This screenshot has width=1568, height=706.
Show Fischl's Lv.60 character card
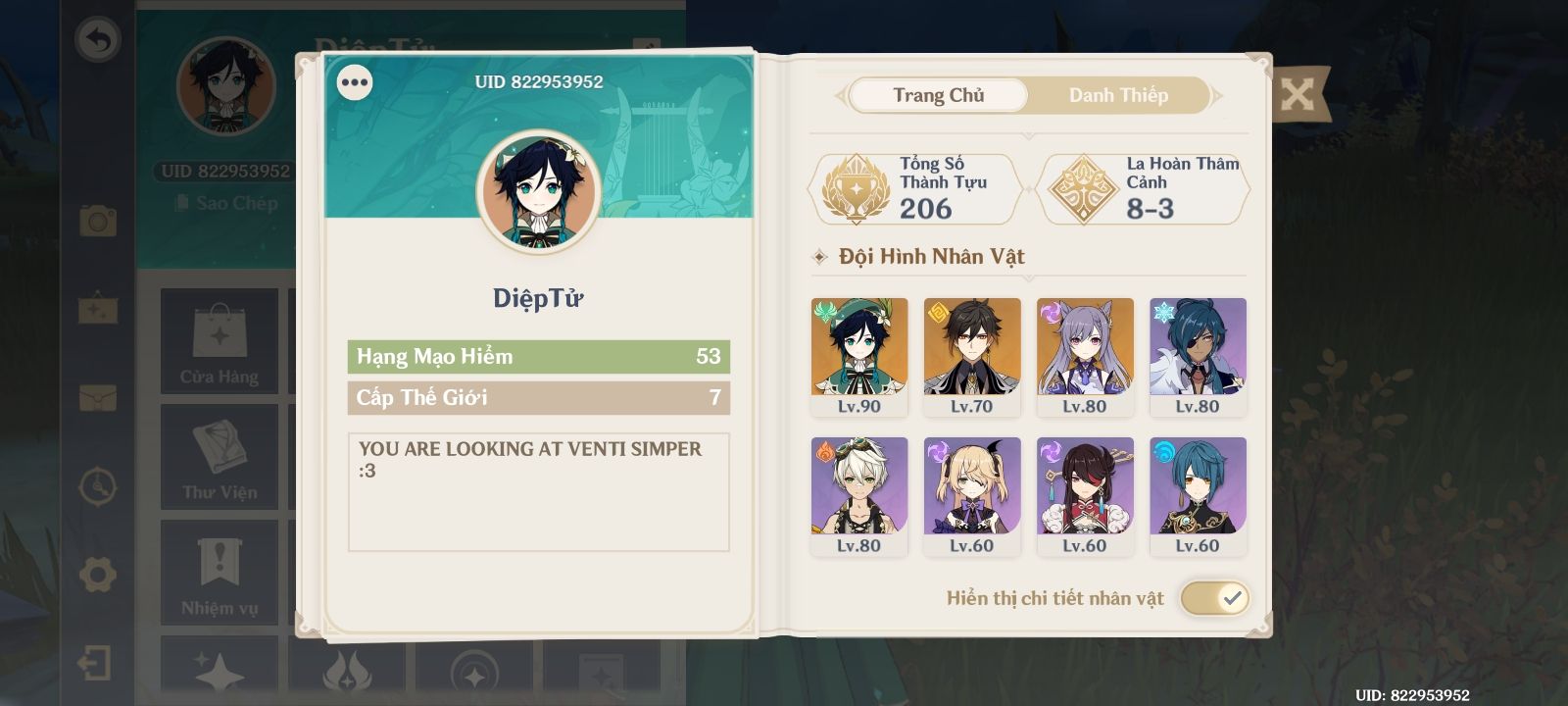pos(972,496)
